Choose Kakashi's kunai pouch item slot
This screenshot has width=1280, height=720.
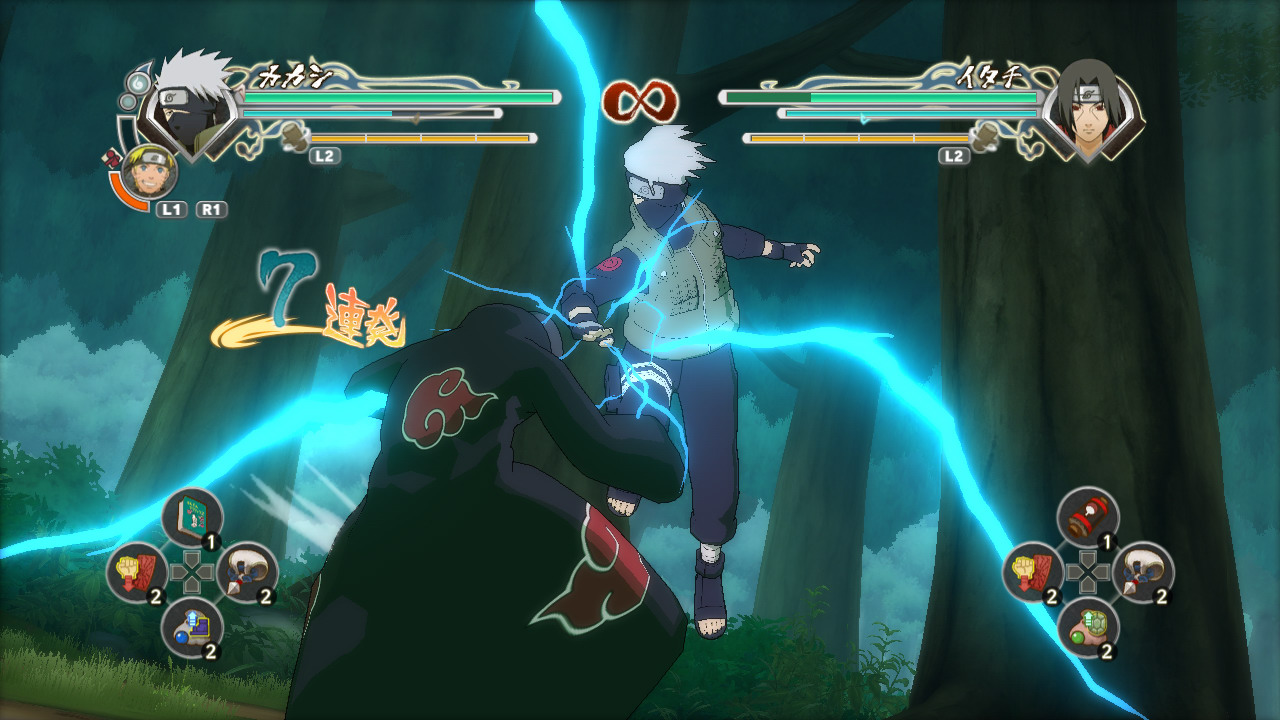[247, 572]
